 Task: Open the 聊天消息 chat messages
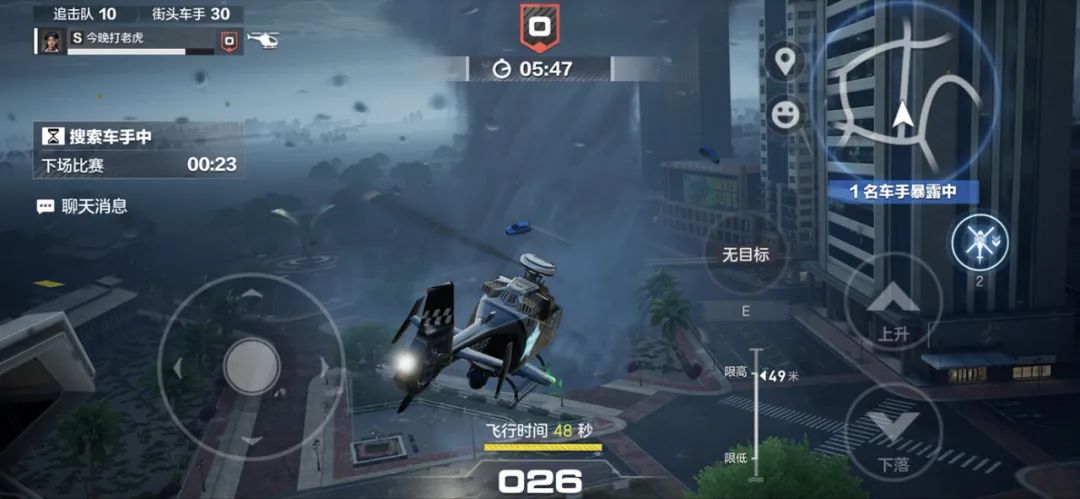tap(84, 207)
